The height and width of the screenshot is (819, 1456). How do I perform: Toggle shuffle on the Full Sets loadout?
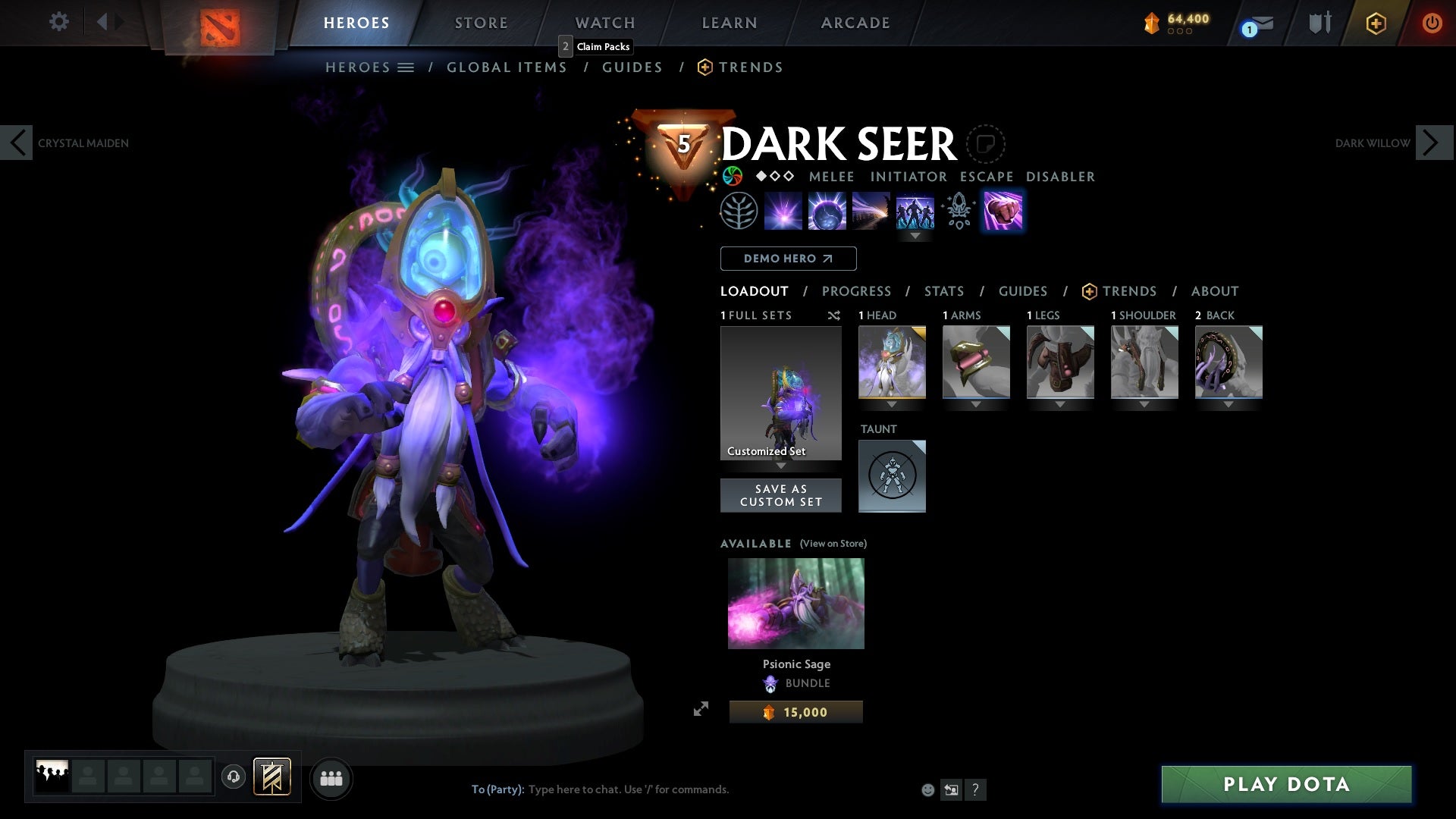coord(834,315)
